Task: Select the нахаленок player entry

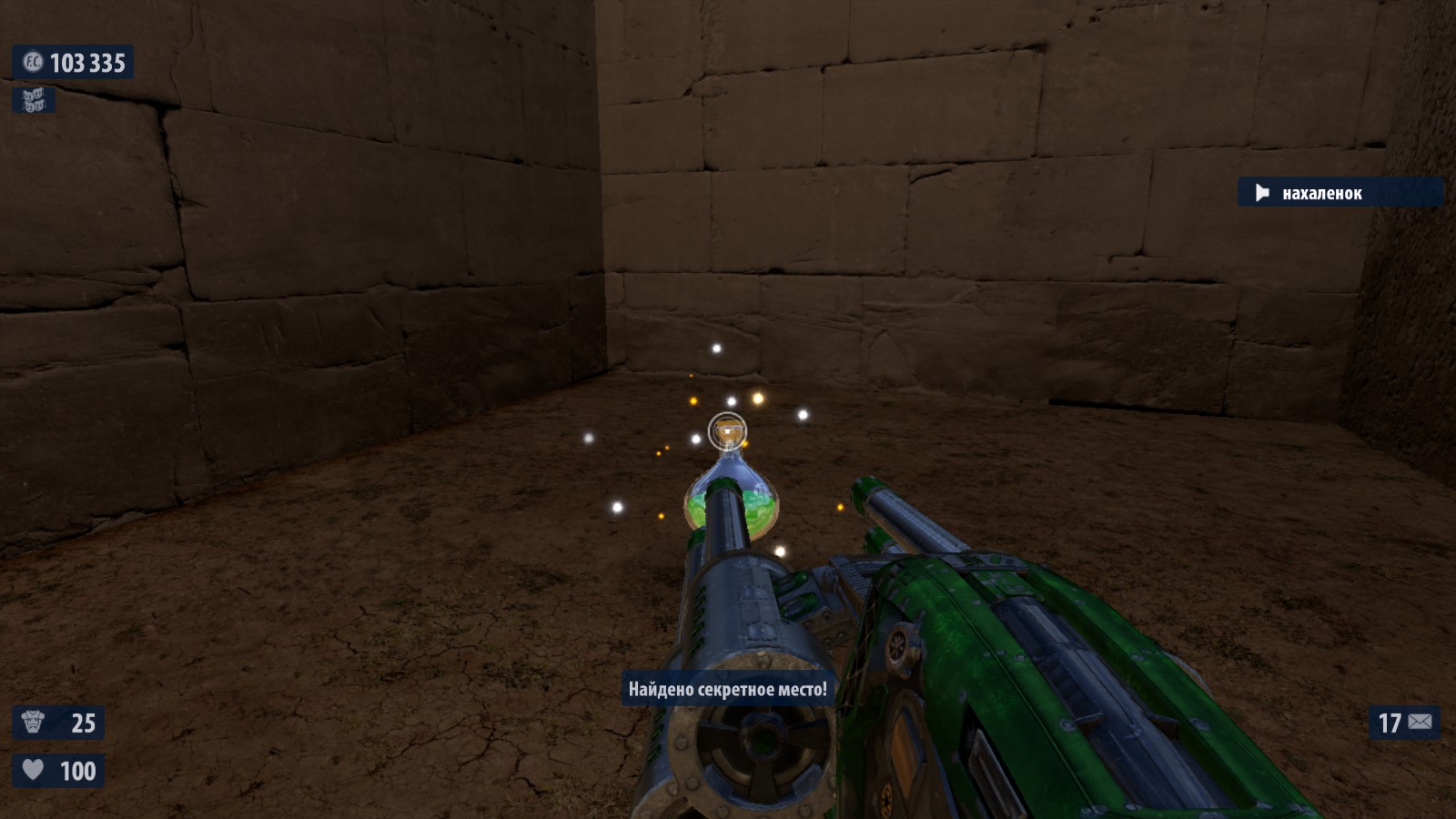Action: 1321,193
